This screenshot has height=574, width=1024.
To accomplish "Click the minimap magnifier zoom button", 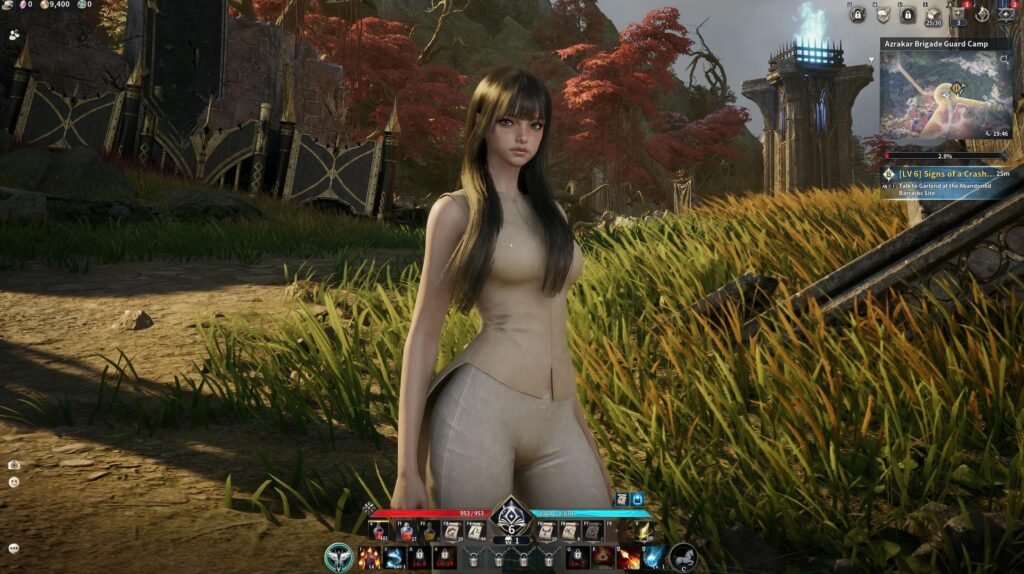I will coord(1005,60).
